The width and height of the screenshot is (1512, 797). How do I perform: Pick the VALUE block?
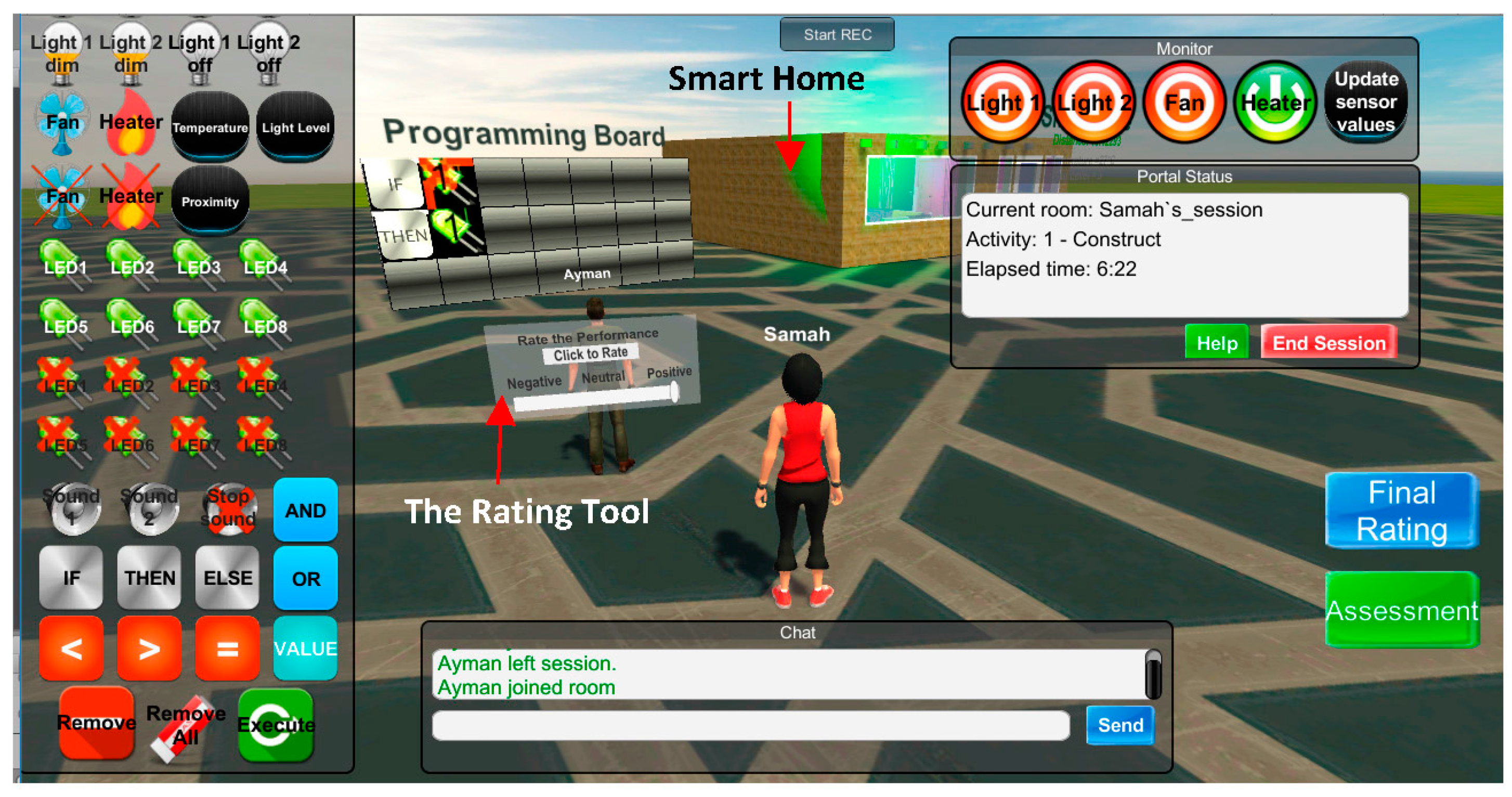pyautogui.click(x=305, y=648)
